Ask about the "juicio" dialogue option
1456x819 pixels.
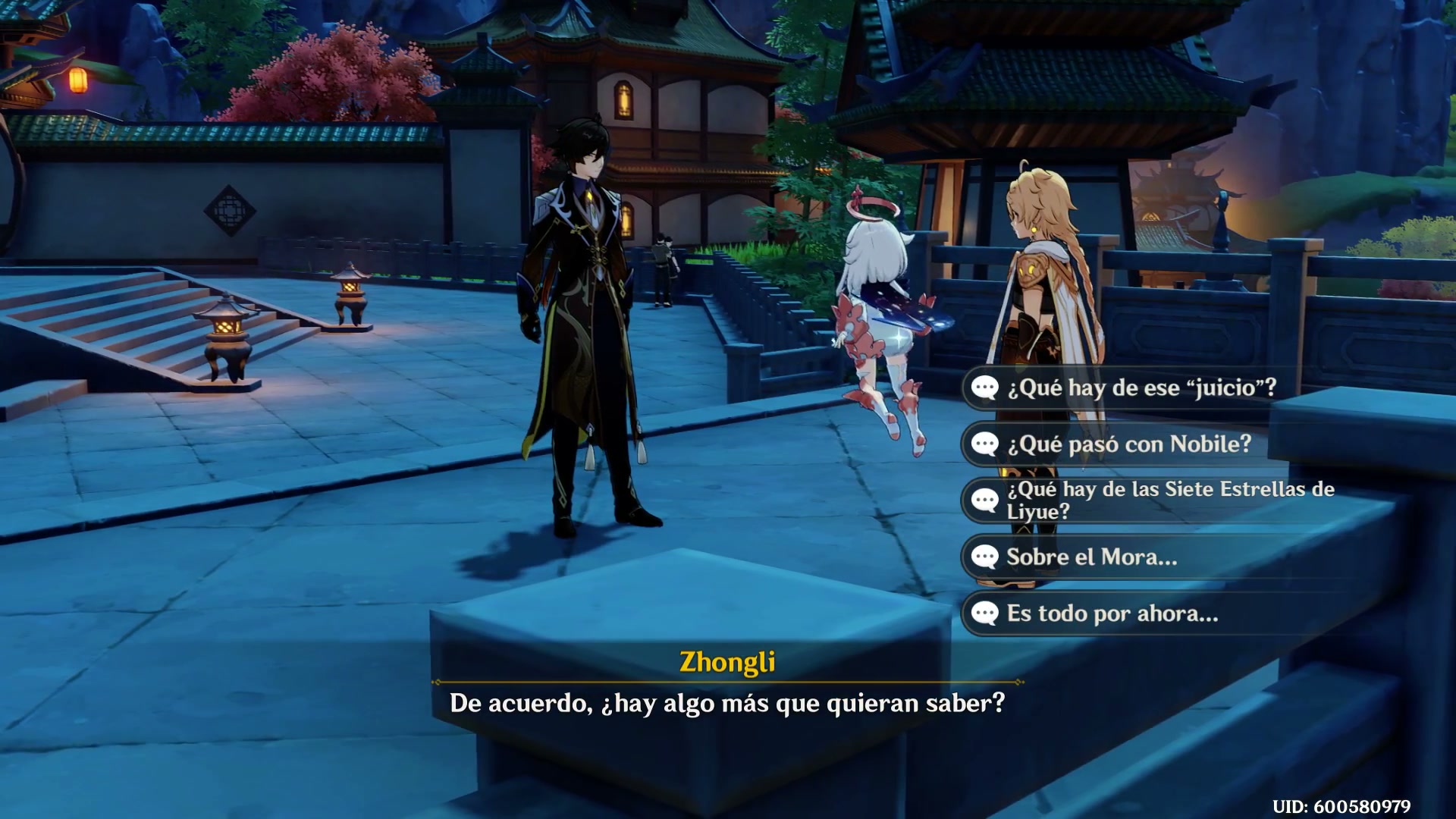click(1141, 388)
